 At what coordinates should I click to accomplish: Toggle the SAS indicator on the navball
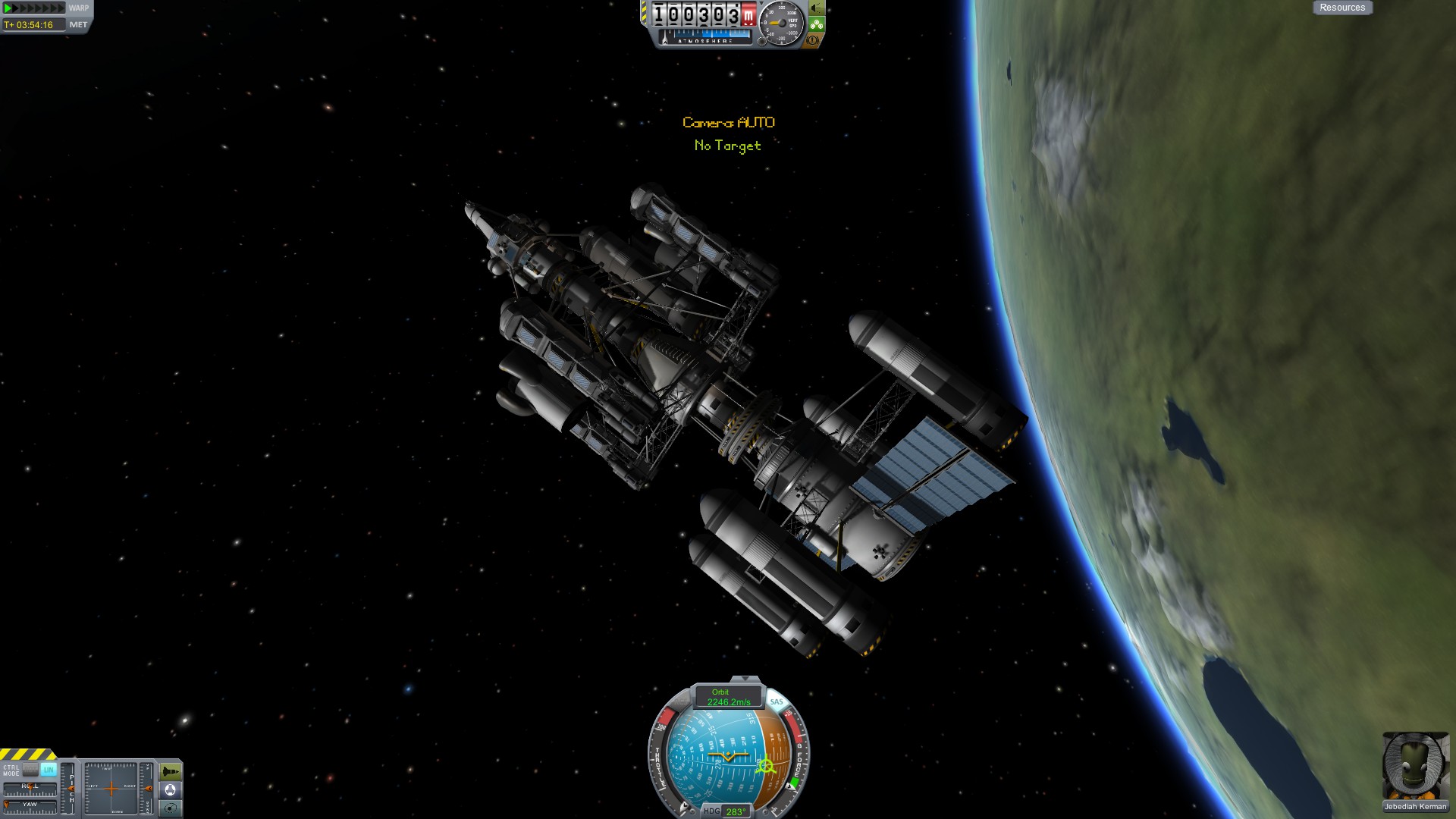pyautogui.click(x=776, y=701)
